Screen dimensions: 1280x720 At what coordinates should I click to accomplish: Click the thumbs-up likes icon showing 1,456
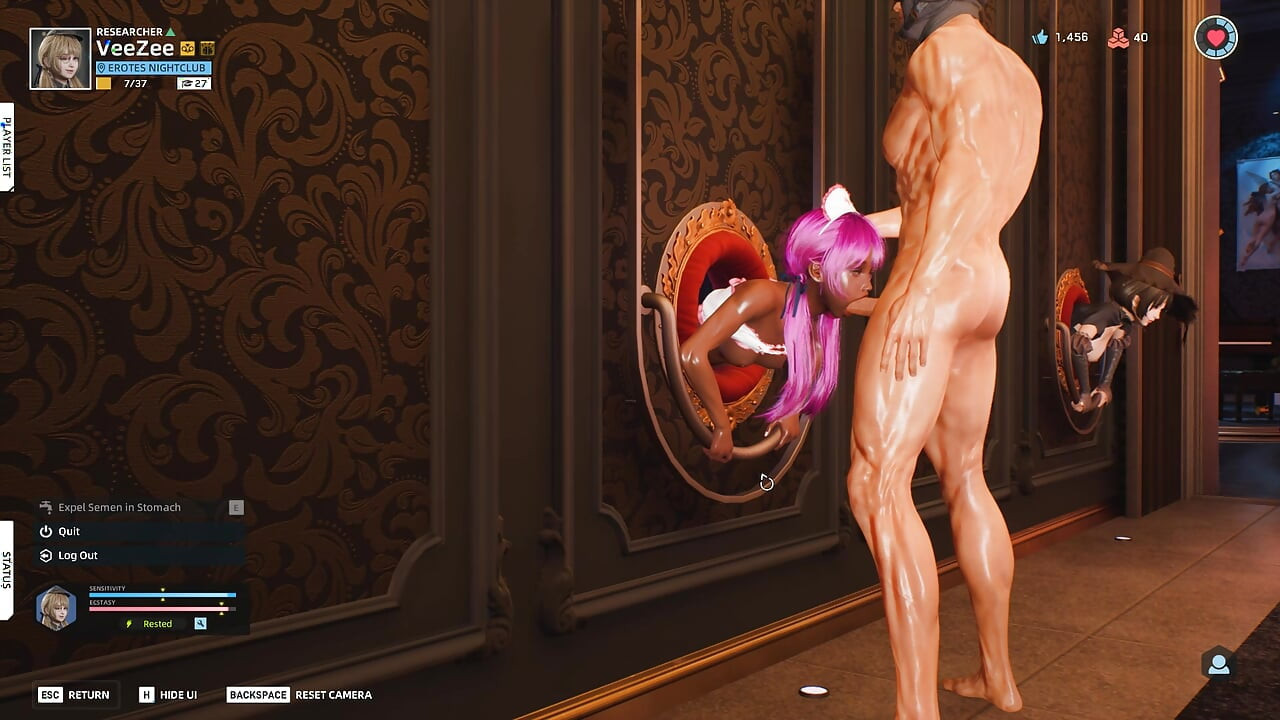pos(1040,37)
